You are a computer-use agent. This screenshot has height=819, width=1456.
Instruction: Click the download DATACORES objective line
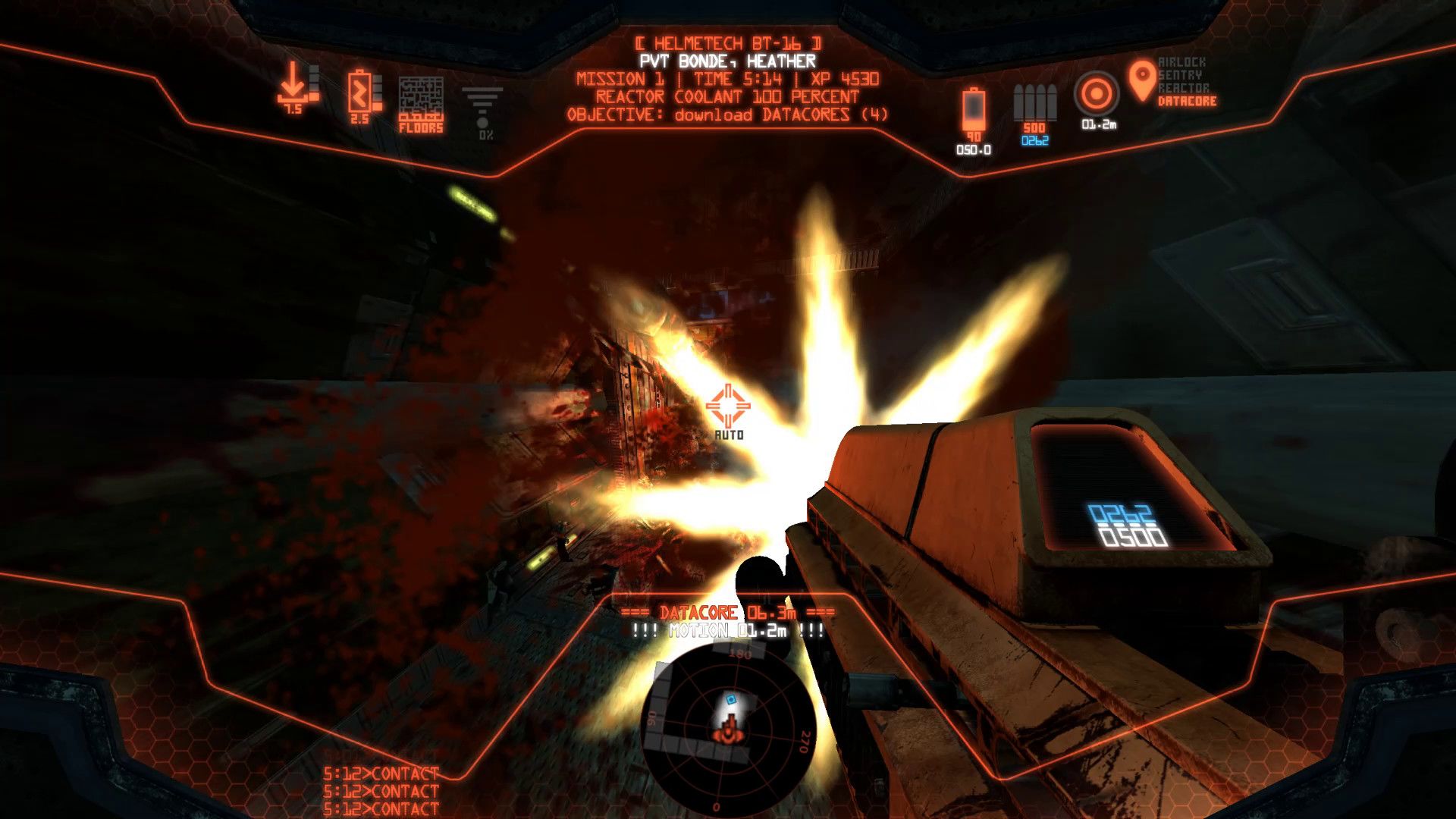pos(727,115)
